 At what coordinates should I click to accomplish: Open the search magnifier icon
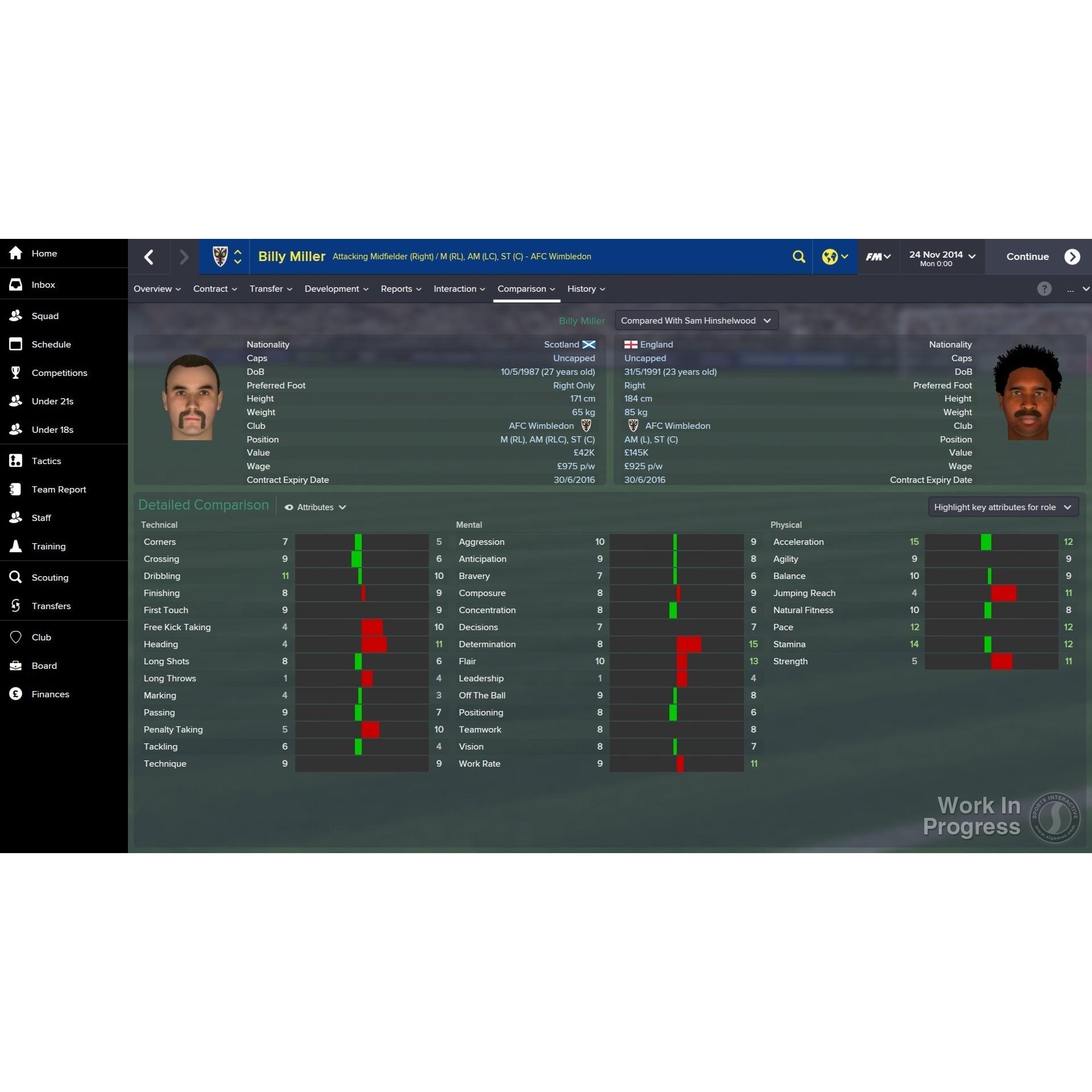[799, 257]
